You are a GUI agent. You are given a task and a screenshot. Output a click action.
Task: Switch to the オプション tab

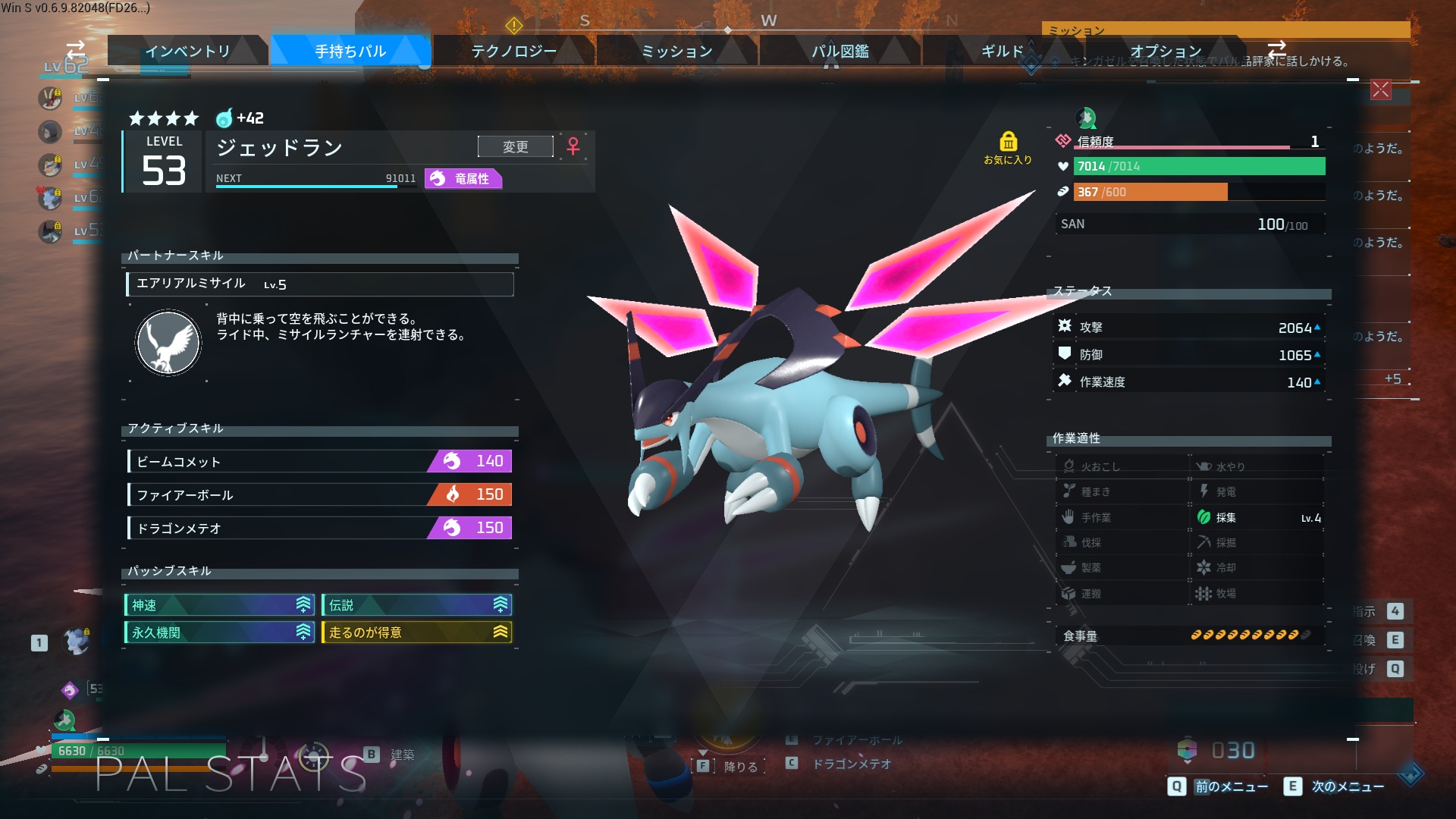click(1165, 51)
